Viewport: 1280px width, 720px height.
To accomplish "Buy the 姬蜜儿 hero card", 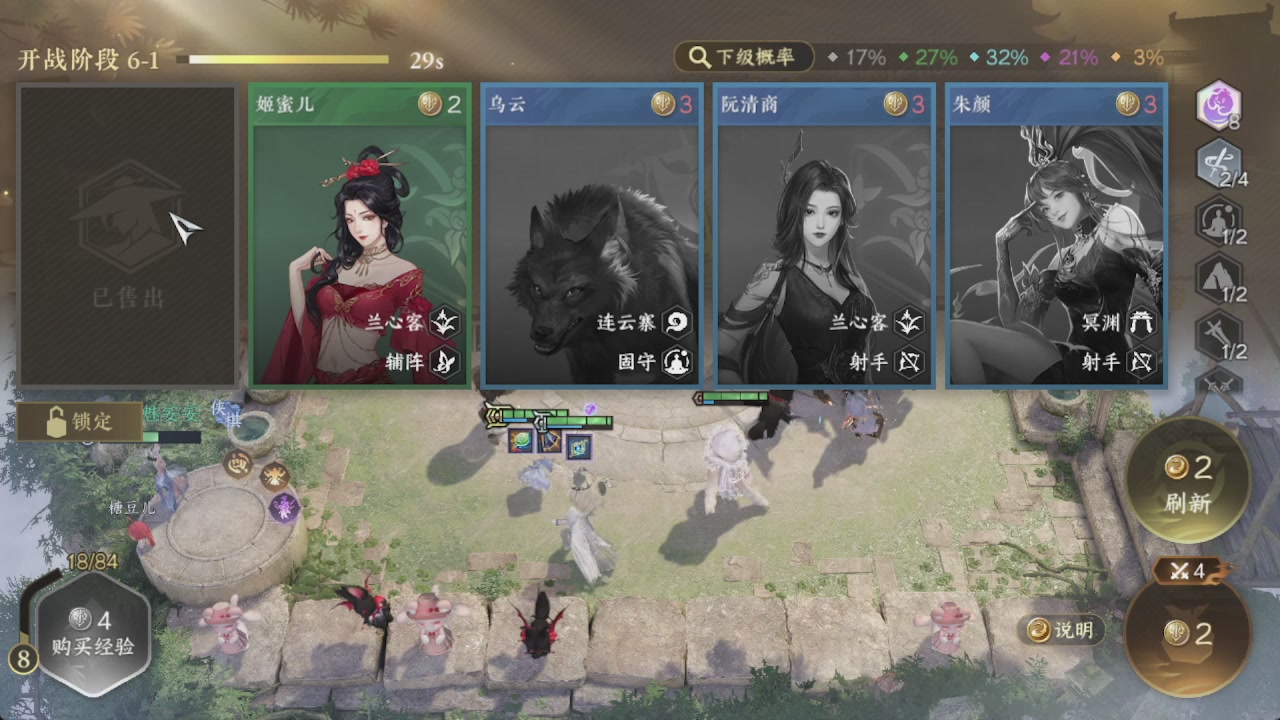I will 359,236.
